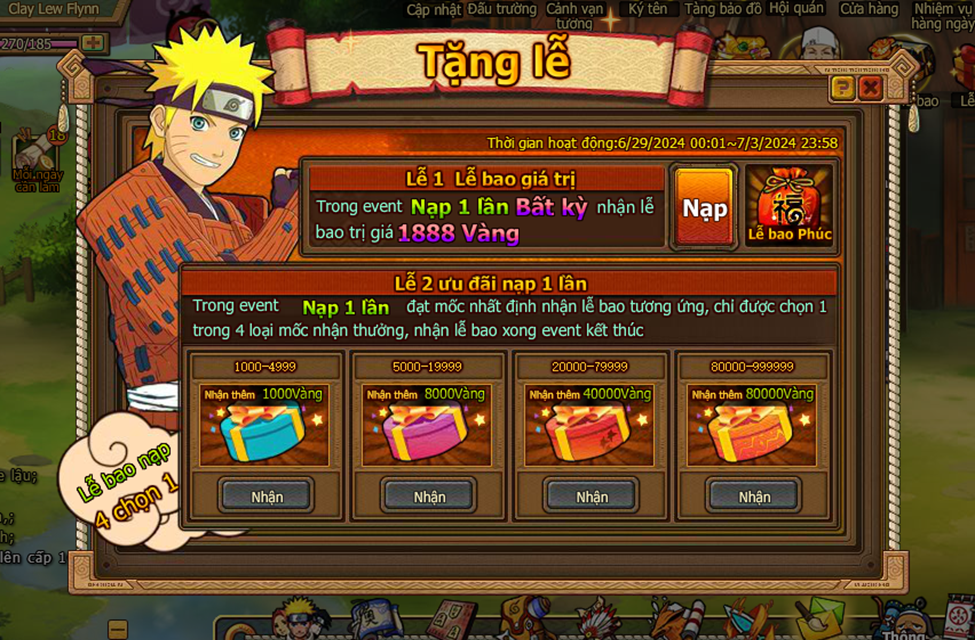This screenshot has width=975, height=640.
Task: Claim the 1000-4999 tier reward
Action: pos(267,496)
